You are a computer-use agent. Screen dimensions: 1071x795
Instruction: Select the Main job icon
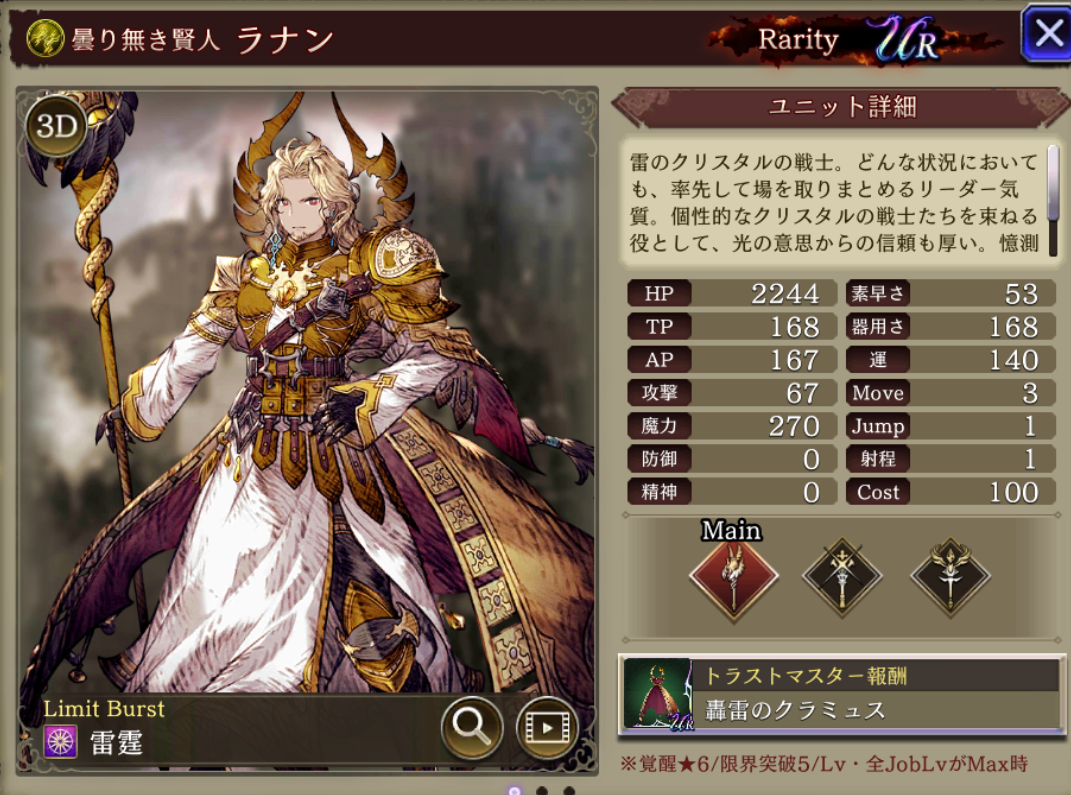pos(734,578)
